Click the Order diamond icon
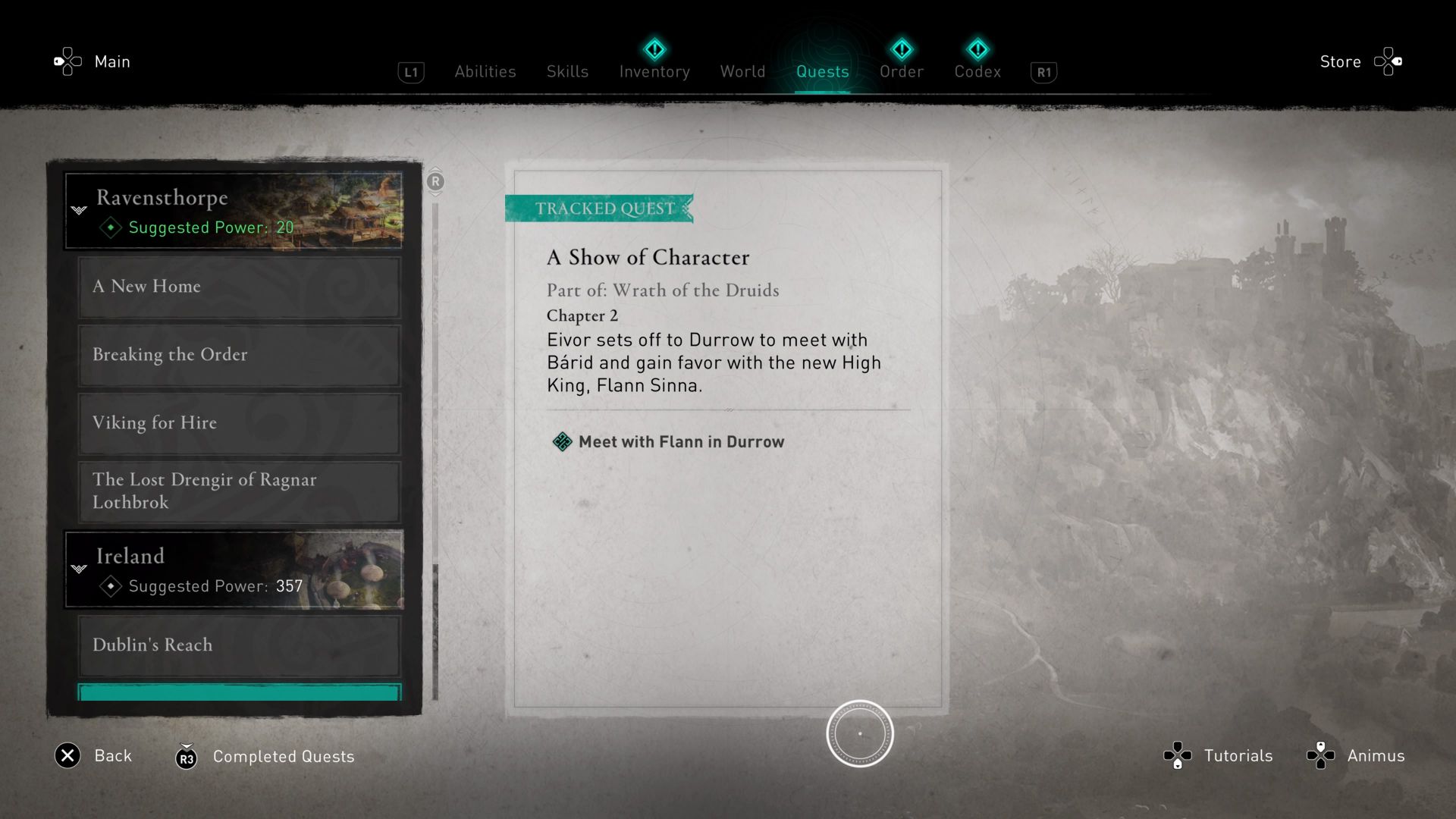The height and width of the screenshot is (819, 1456). pos(902,49)
